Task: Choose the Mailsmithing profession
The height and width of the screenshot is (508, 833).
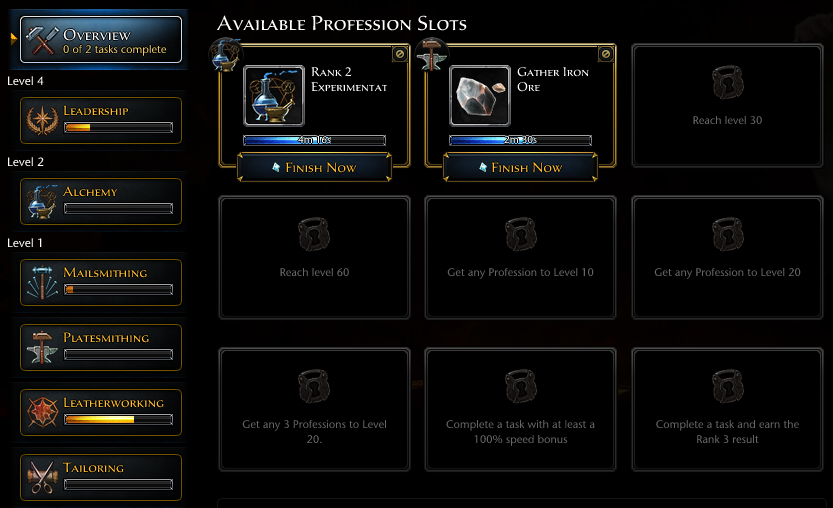Action: pos(100,282)
